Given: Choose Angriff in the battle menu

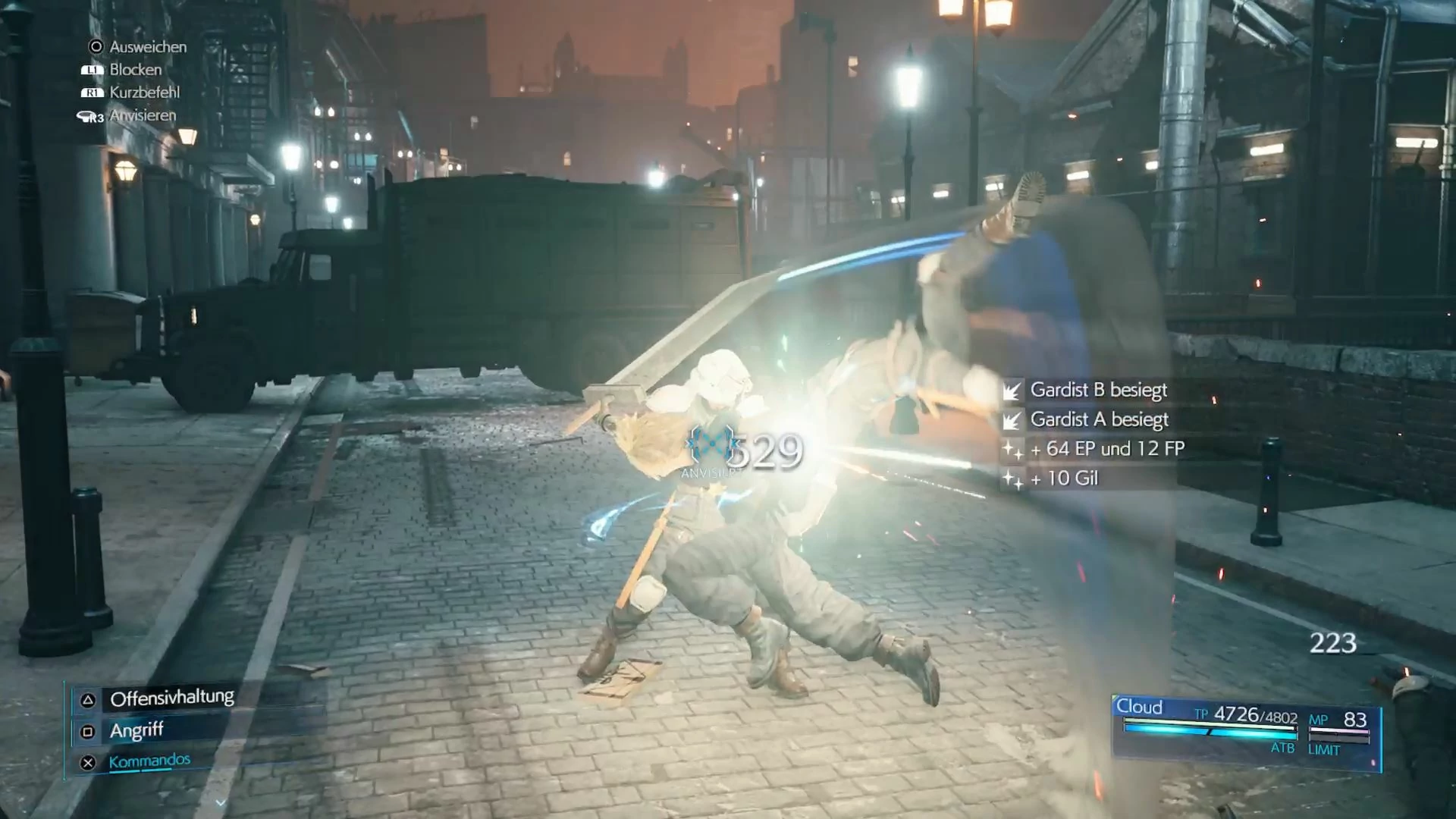Looking at the screenshot, I should (136, 730).
